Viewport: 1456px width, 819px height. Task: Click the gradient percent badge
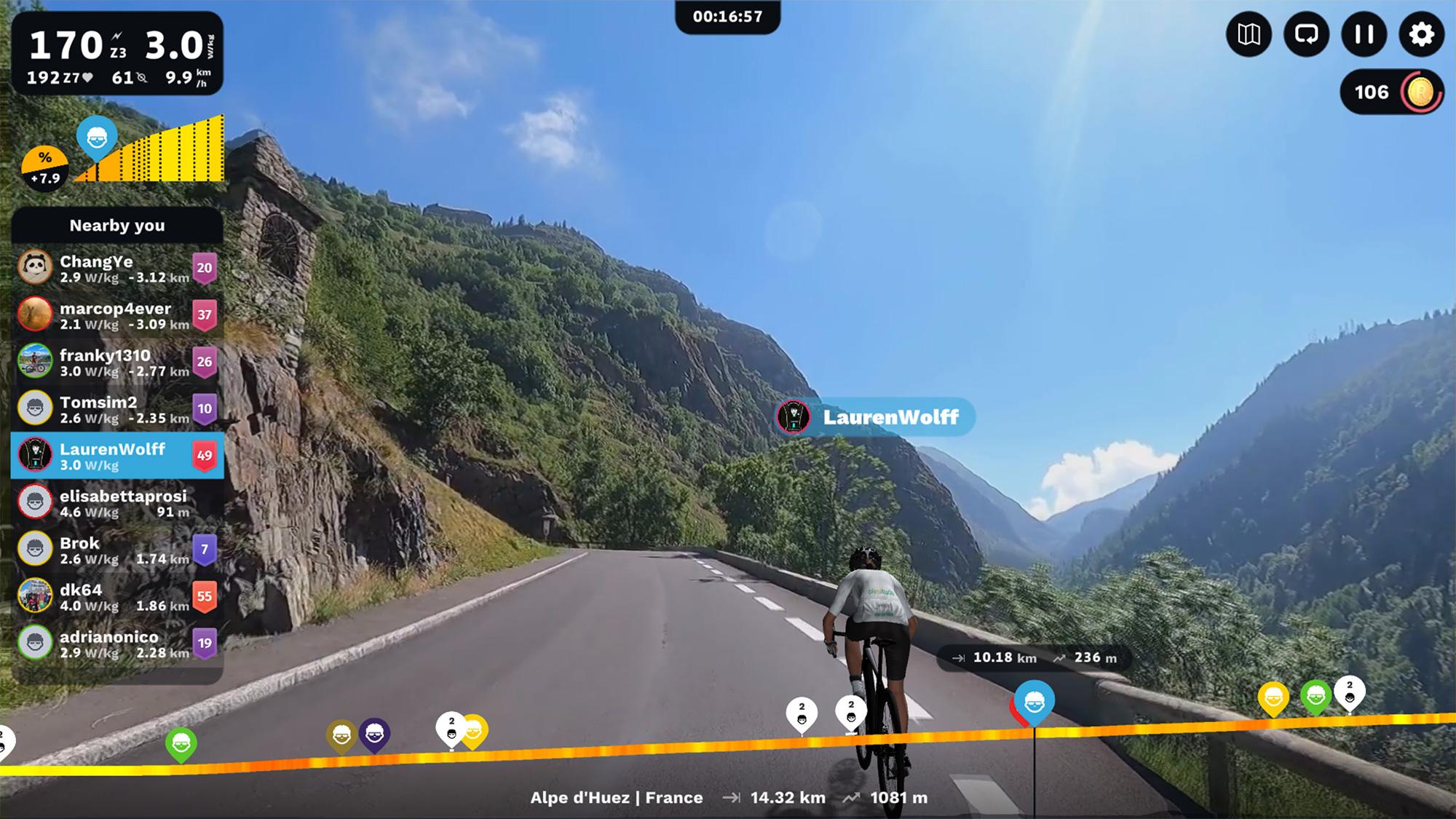pyautogui.click(x=45, y=168)
